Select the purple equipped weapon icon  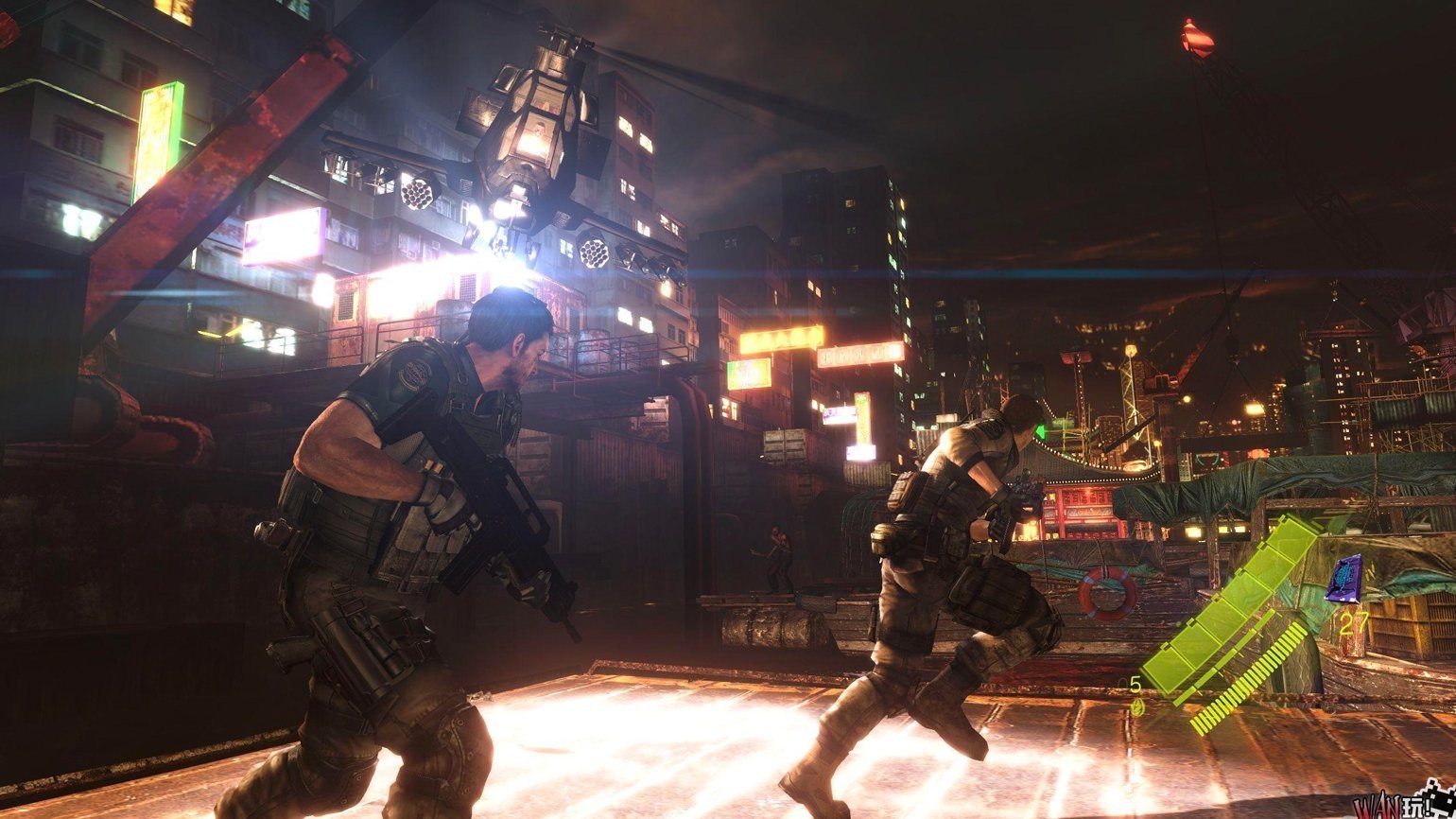1343,579
